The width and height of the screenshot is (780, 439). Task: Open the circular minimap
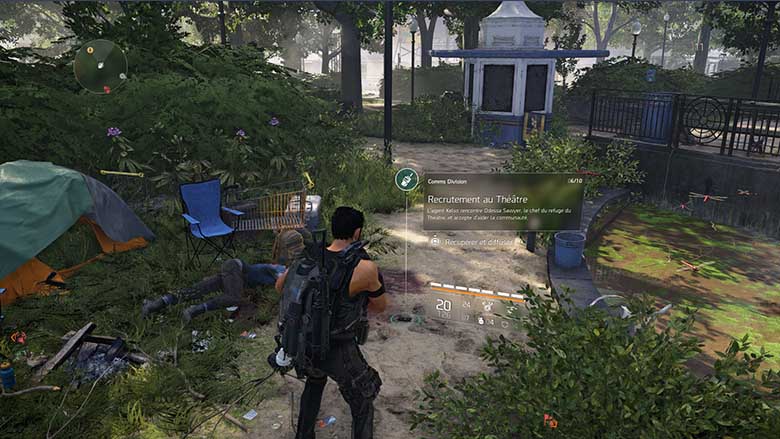100,66
